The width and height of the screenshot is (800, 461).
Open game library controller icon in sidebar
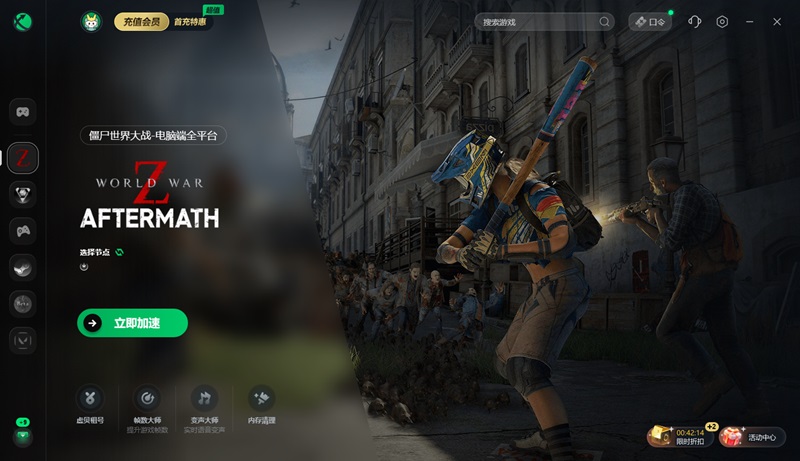[23, 111]
